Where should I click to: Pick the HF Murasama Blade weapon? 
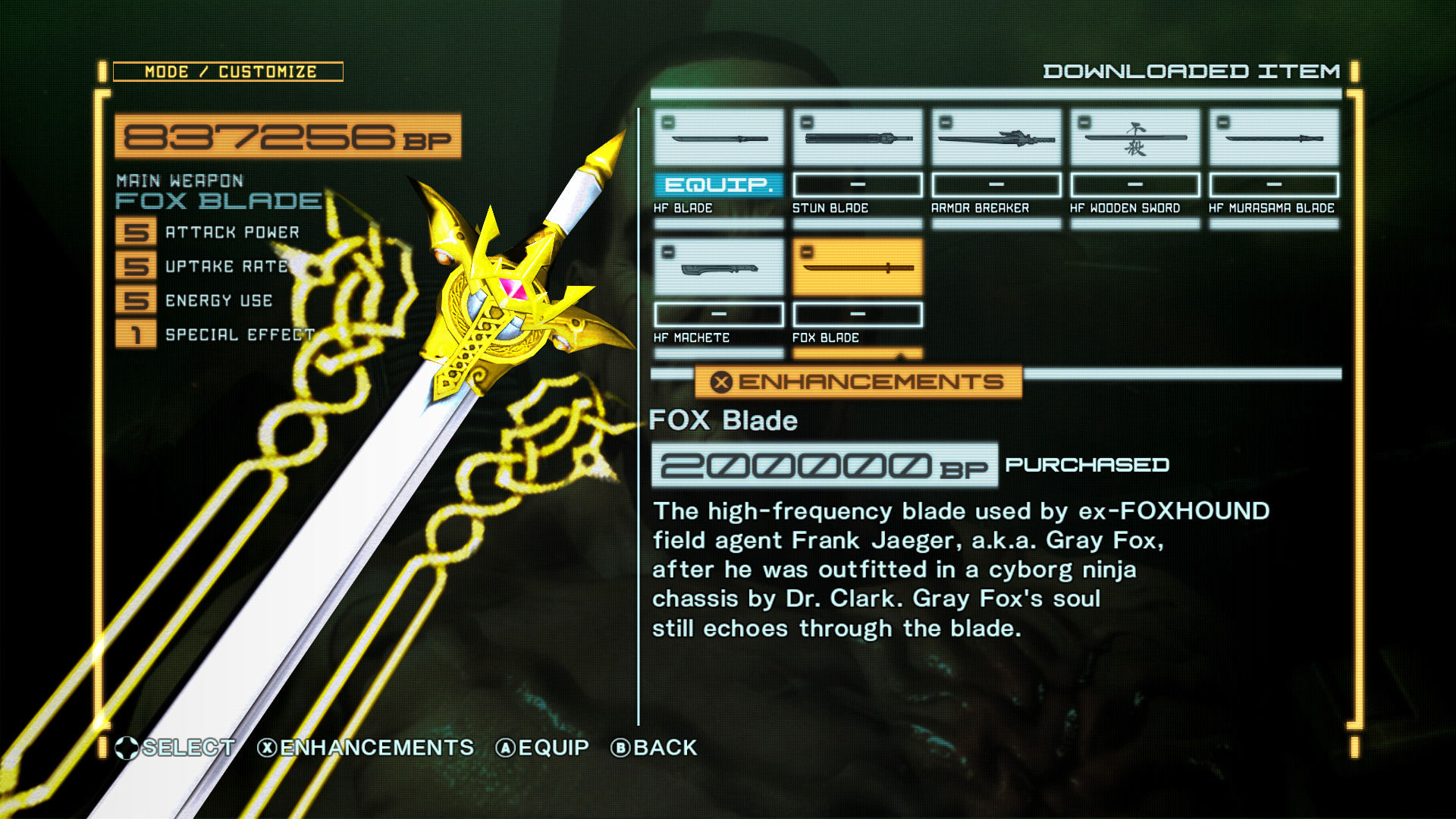point(1273,138)
